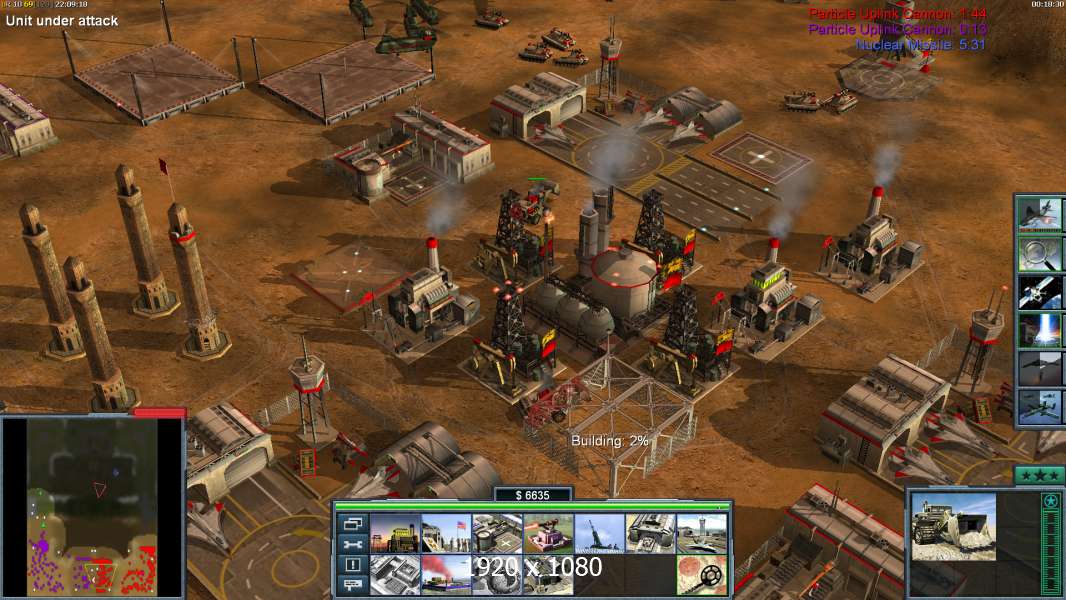
Task: Activate the mine-clearing detector command
Action: 701,574
